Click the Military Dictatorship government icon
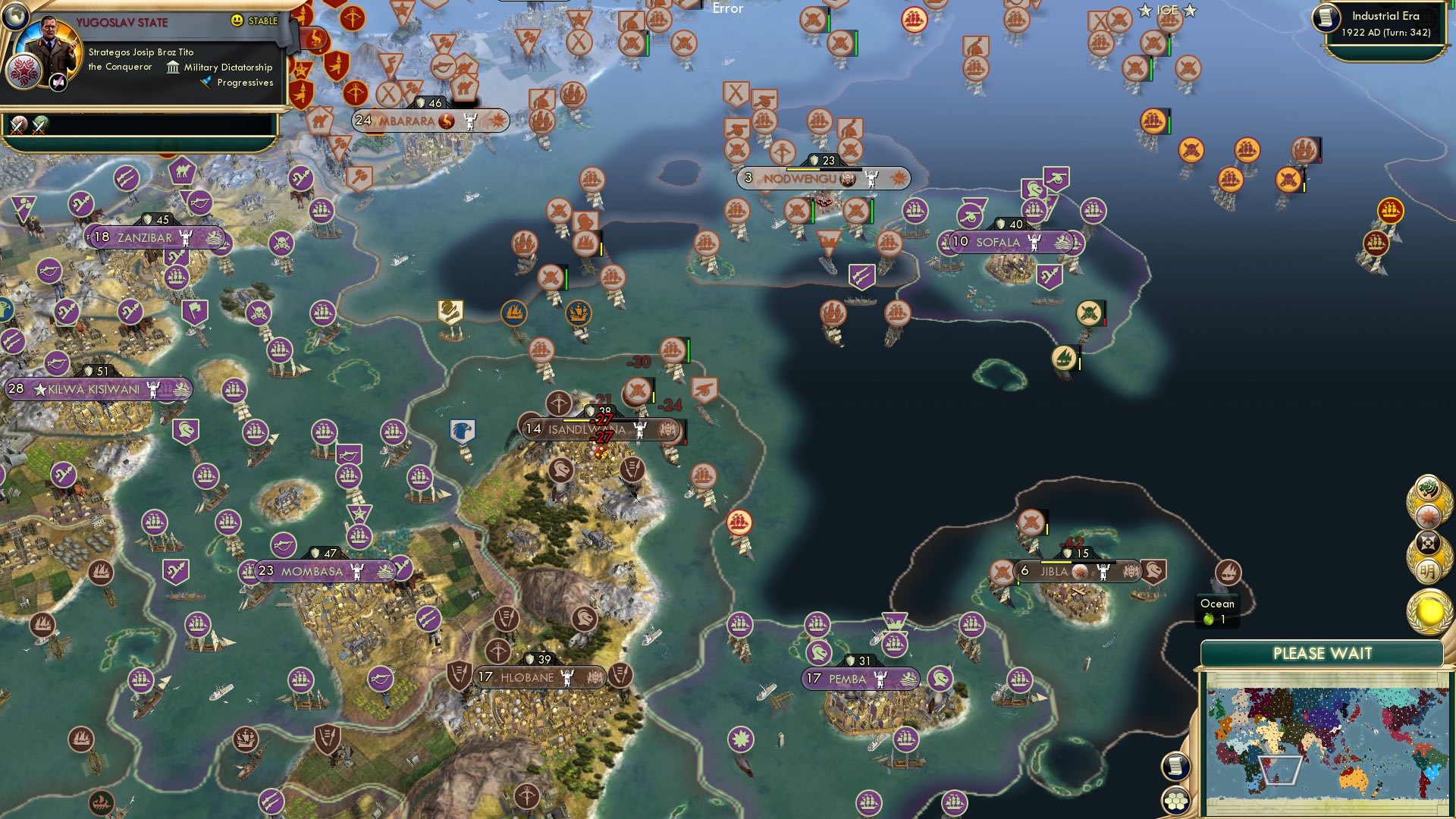 tap(172, 67)
